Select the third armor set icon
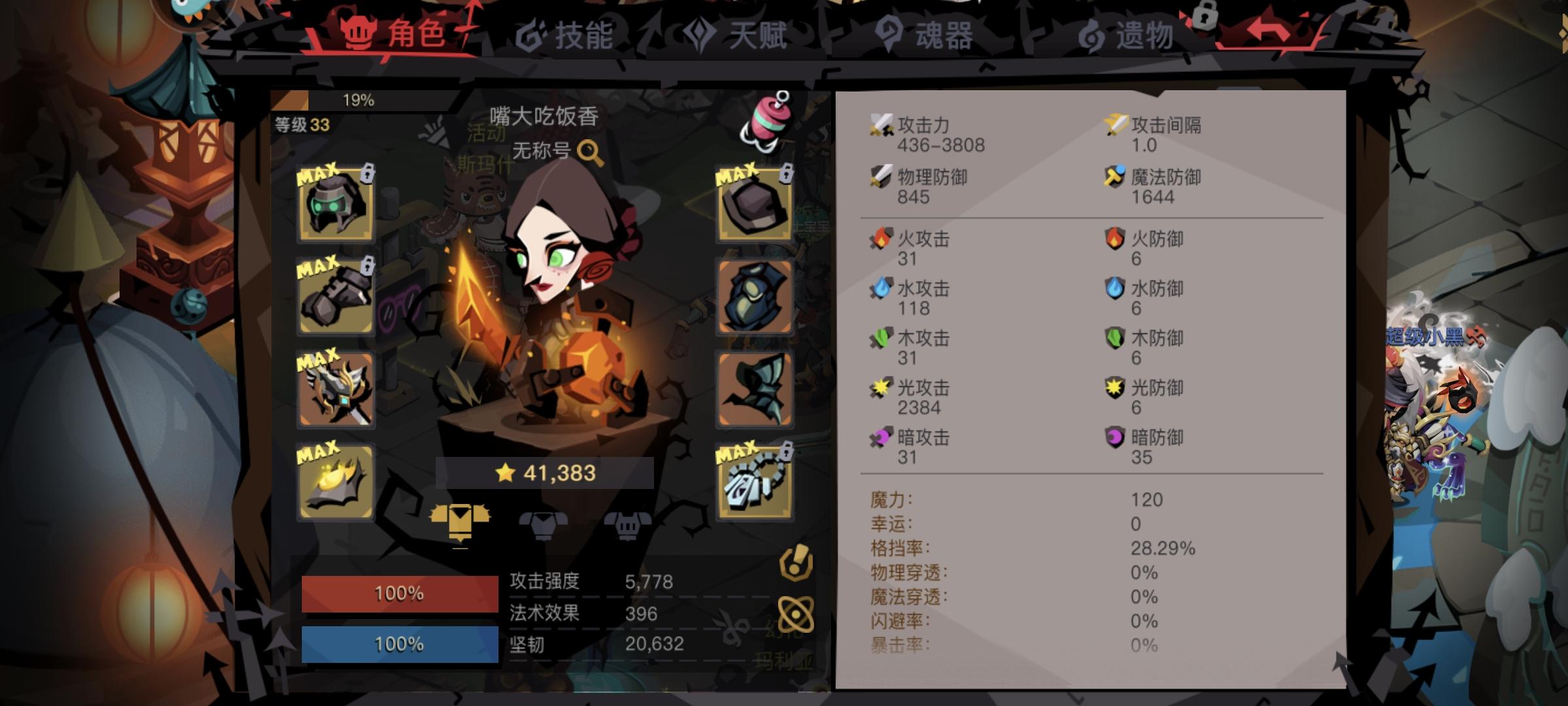This screenshot has height=706, width=1568. [x=627, y=523]
